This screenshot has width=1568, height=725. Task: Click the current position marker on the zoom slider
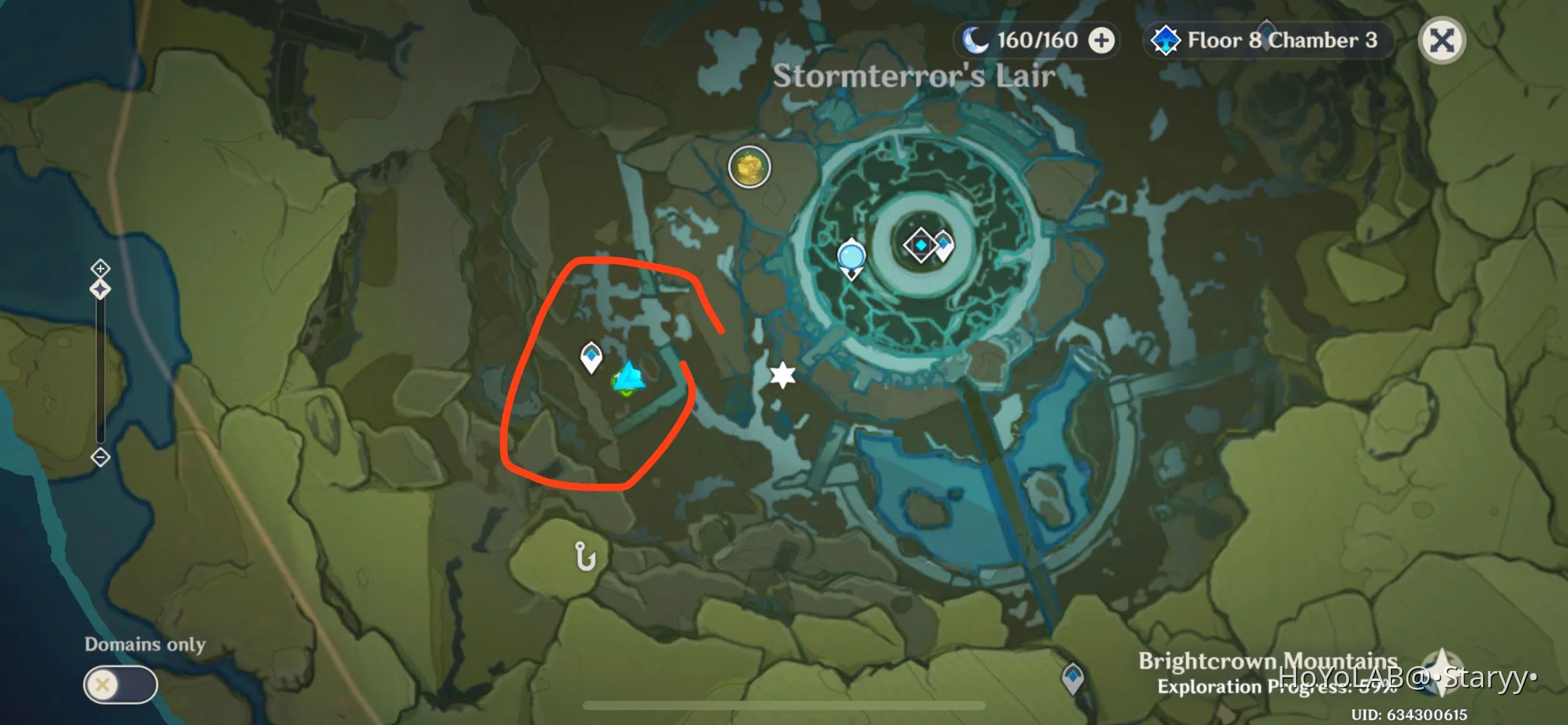[100, 289]
